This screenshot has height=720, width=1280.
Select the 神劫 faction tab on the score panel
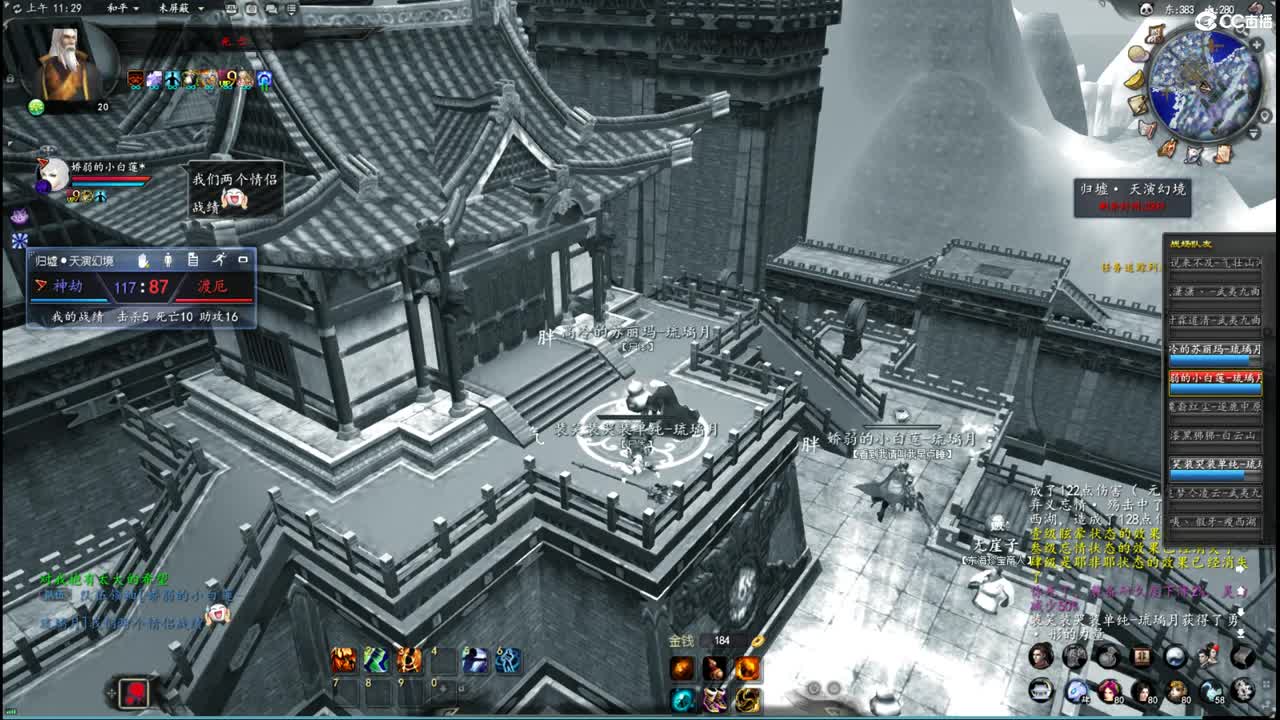tap(66, 287)
